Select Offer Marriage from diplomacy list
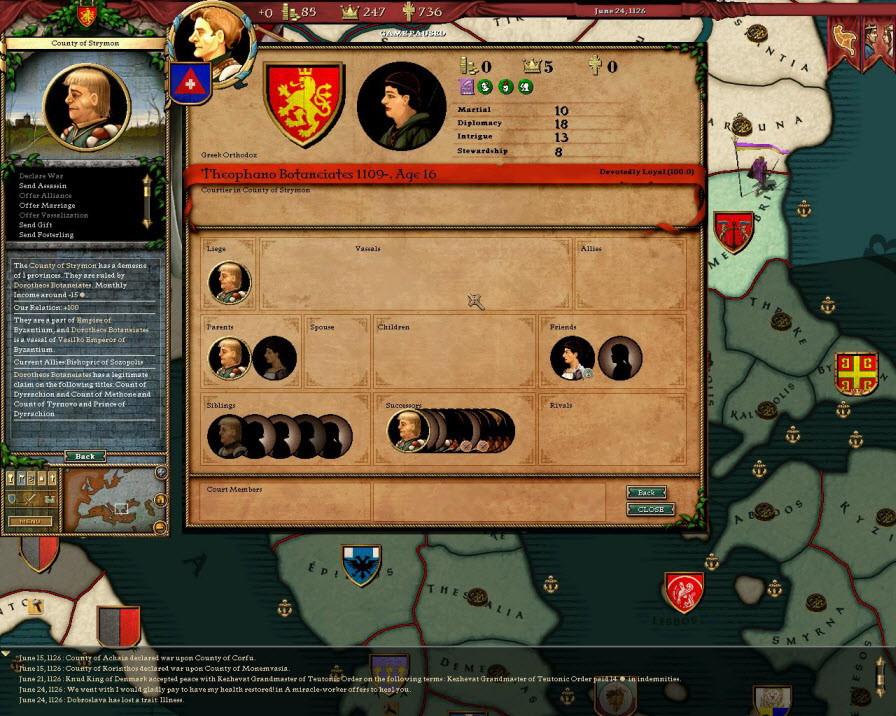 point(46,205)
